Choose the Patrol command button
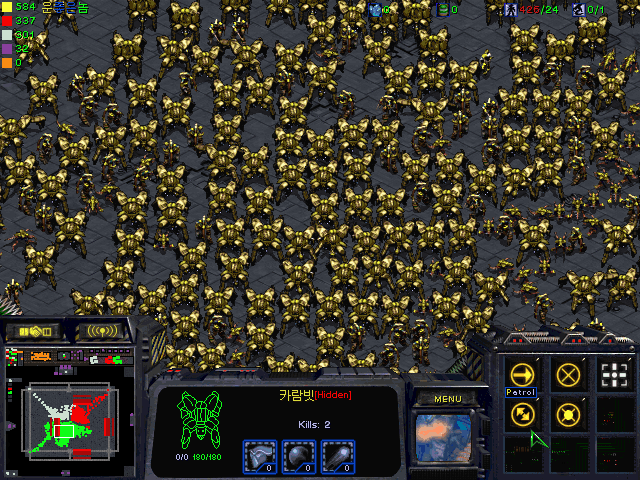Screen dimensions: 640x480 [x=521, y=412]
